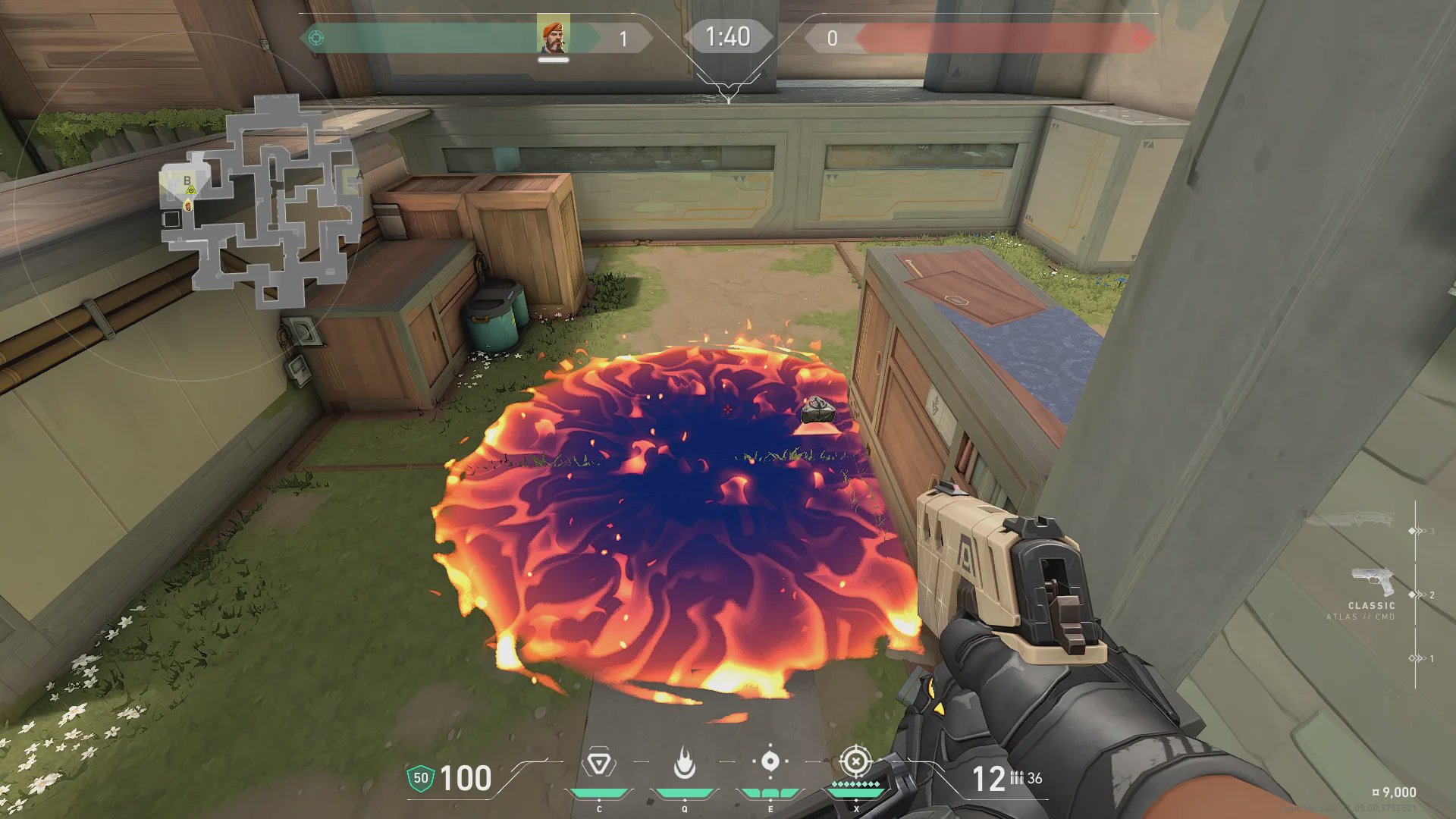This screenshot has width=1456, height=819.
Task: Choose the Sky Smoke ability icon
Action: coord(770,761)
